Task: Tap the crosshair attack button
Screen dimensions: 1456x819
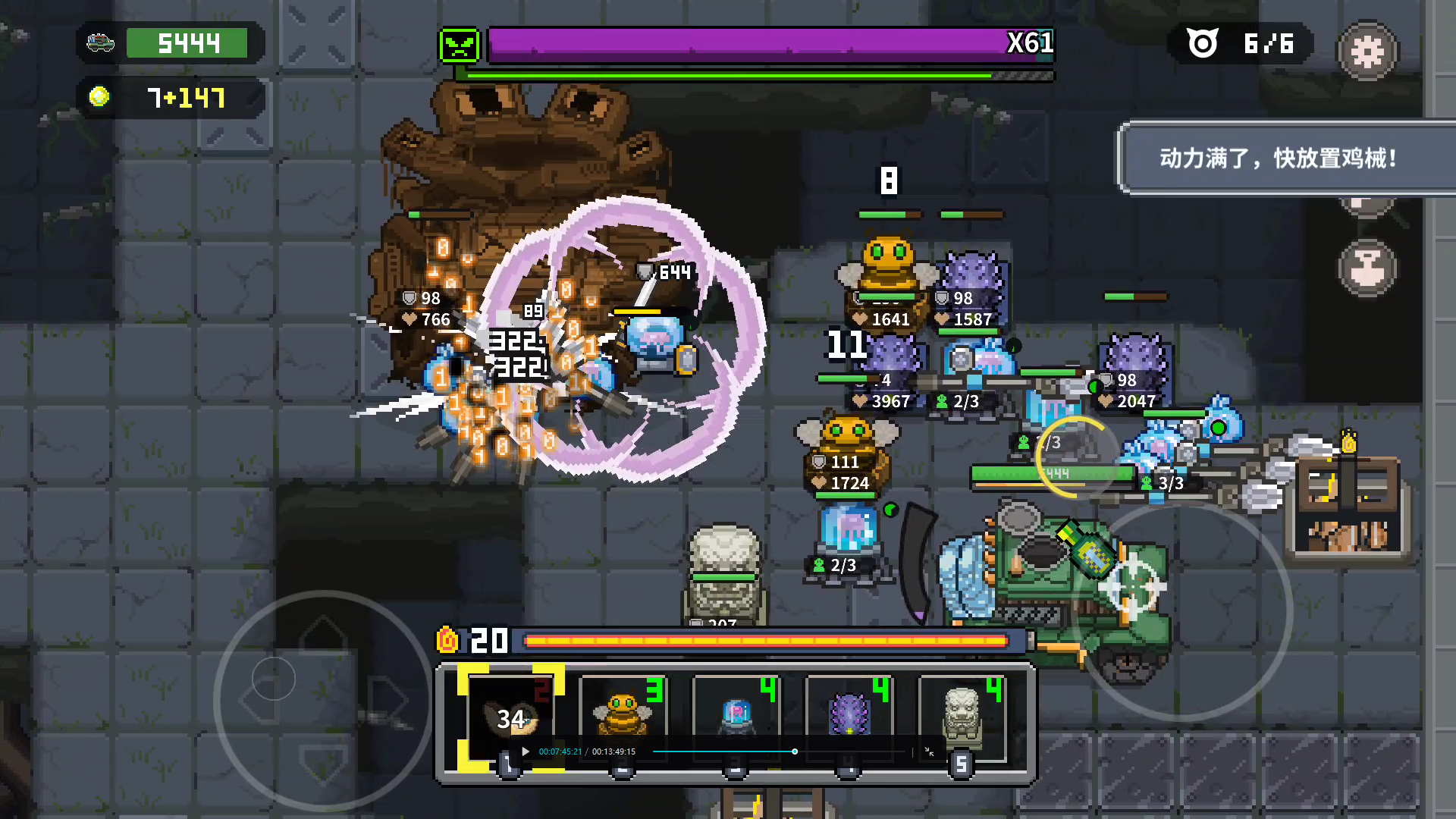Action: pos(1132,586)
